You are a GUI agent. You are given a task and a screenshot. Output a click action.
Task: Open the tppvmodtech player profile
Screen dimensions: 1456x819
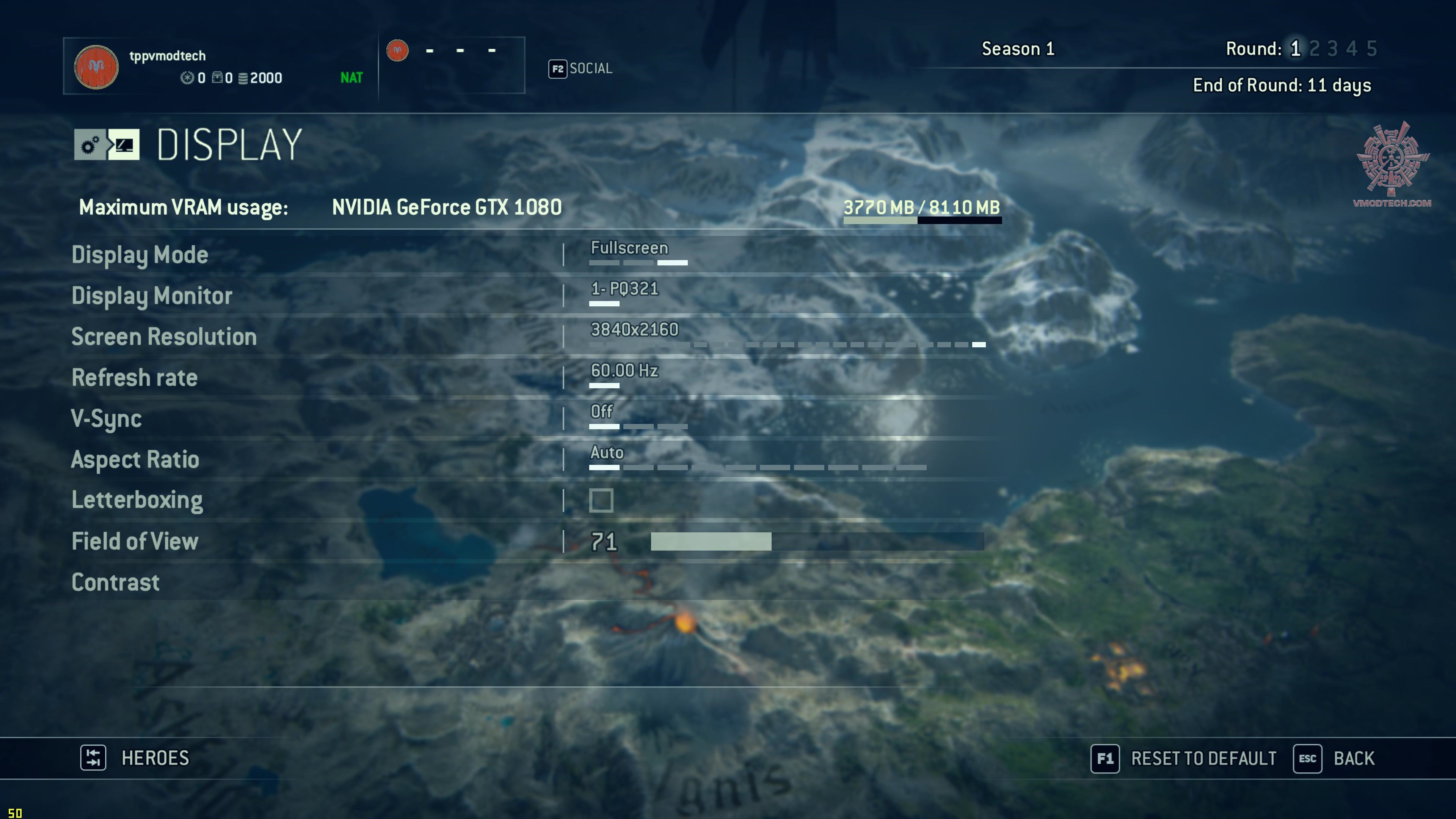(167, 56)
